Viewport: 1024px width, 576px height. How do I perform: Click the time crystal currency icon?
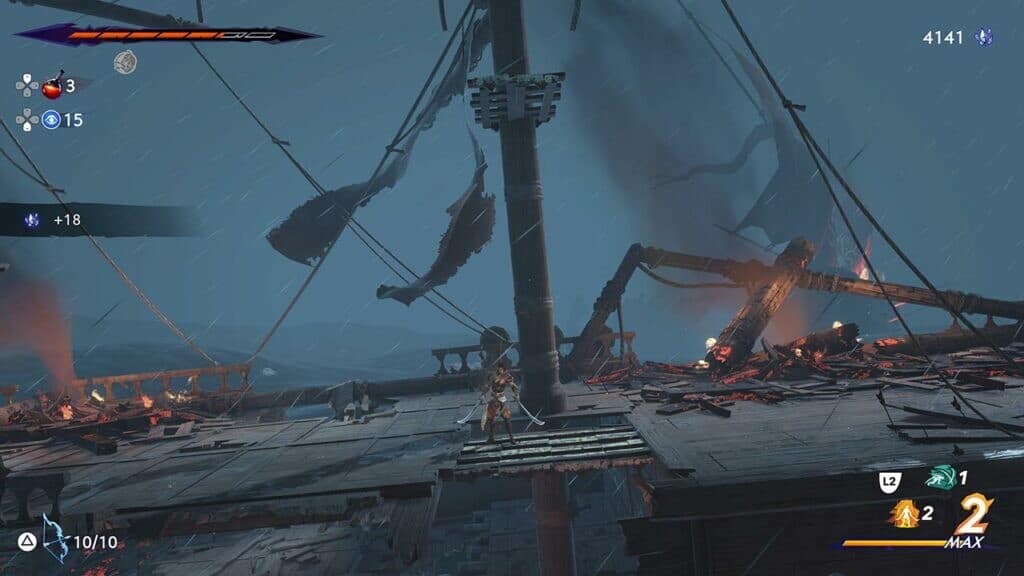point(985,38)
